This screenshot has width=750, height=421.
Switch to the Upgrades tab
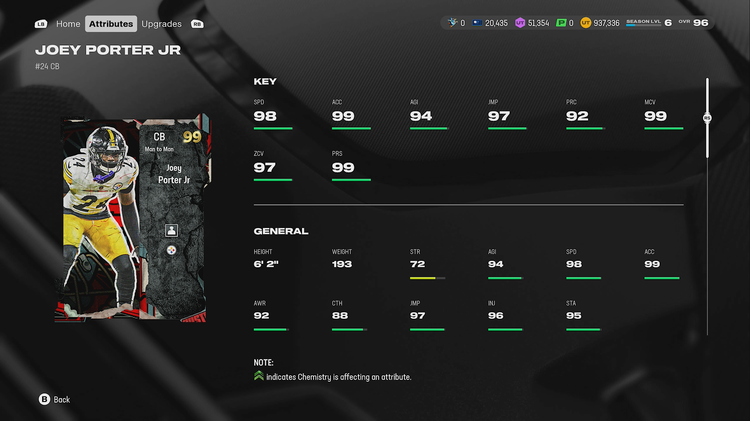161,23
